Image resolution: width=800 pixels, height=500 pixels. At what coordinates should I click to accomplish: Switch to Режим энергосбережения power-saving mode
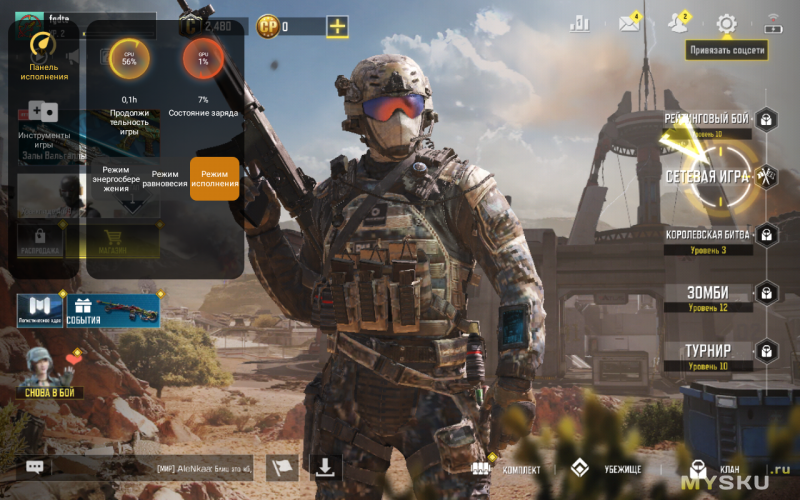click(x=116, y=179)
